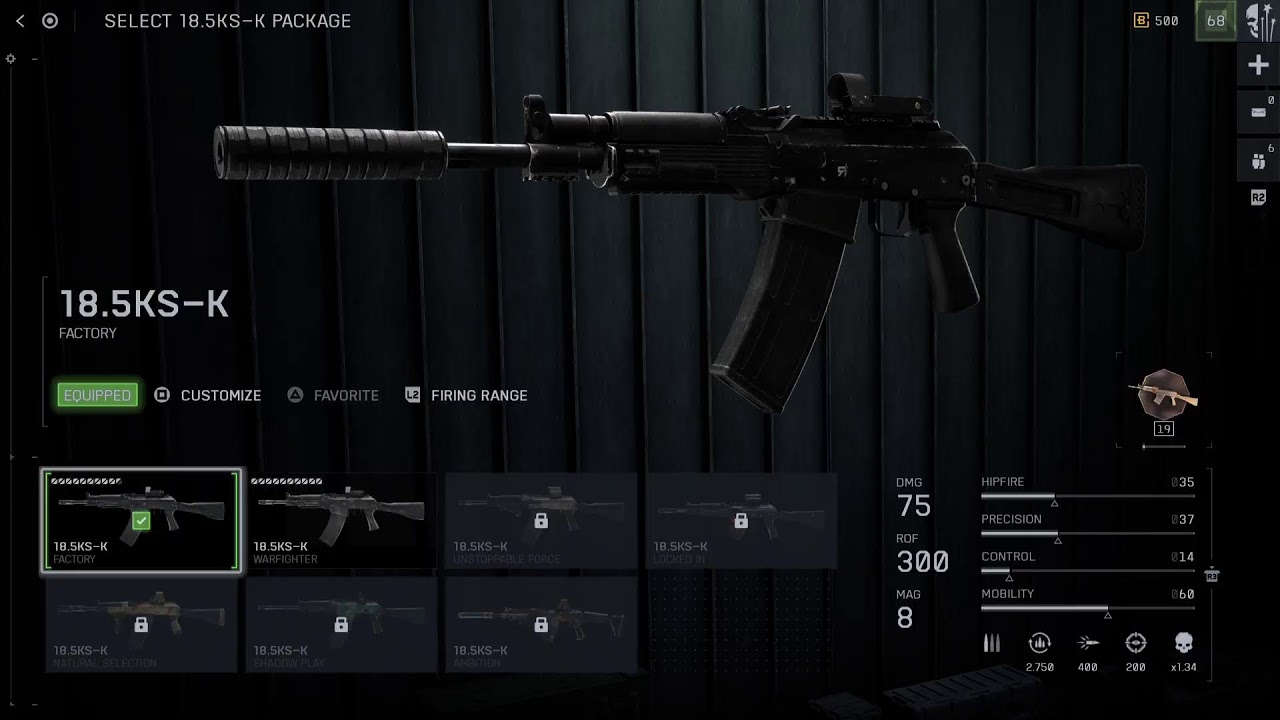The image size is (1280, 720).
Task: Select the locked Unstoppable Force package
Action: (x=541, y=520)
